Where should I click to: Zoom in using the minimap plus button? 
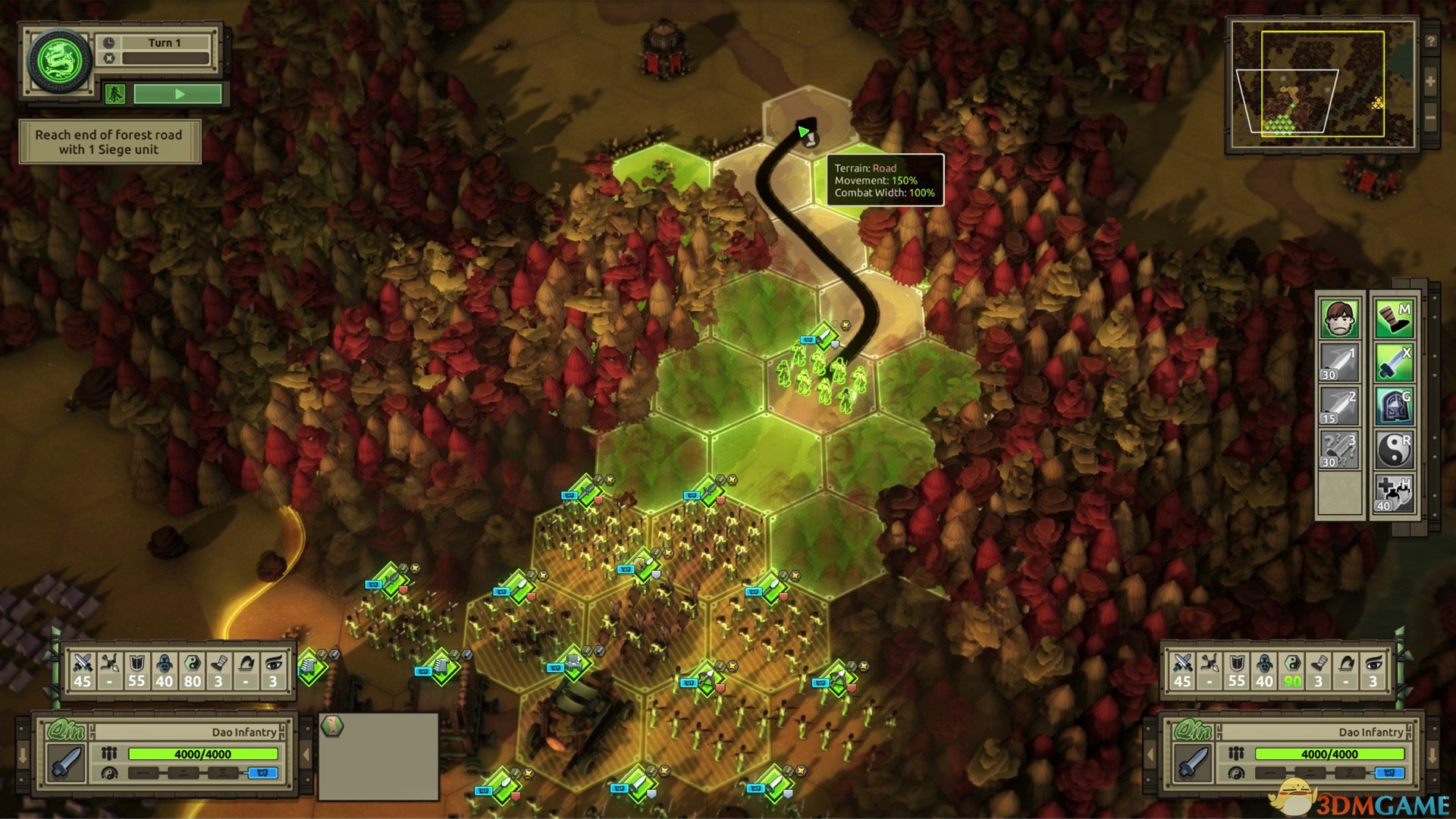pyautogui.click(x=1430, y=81)
